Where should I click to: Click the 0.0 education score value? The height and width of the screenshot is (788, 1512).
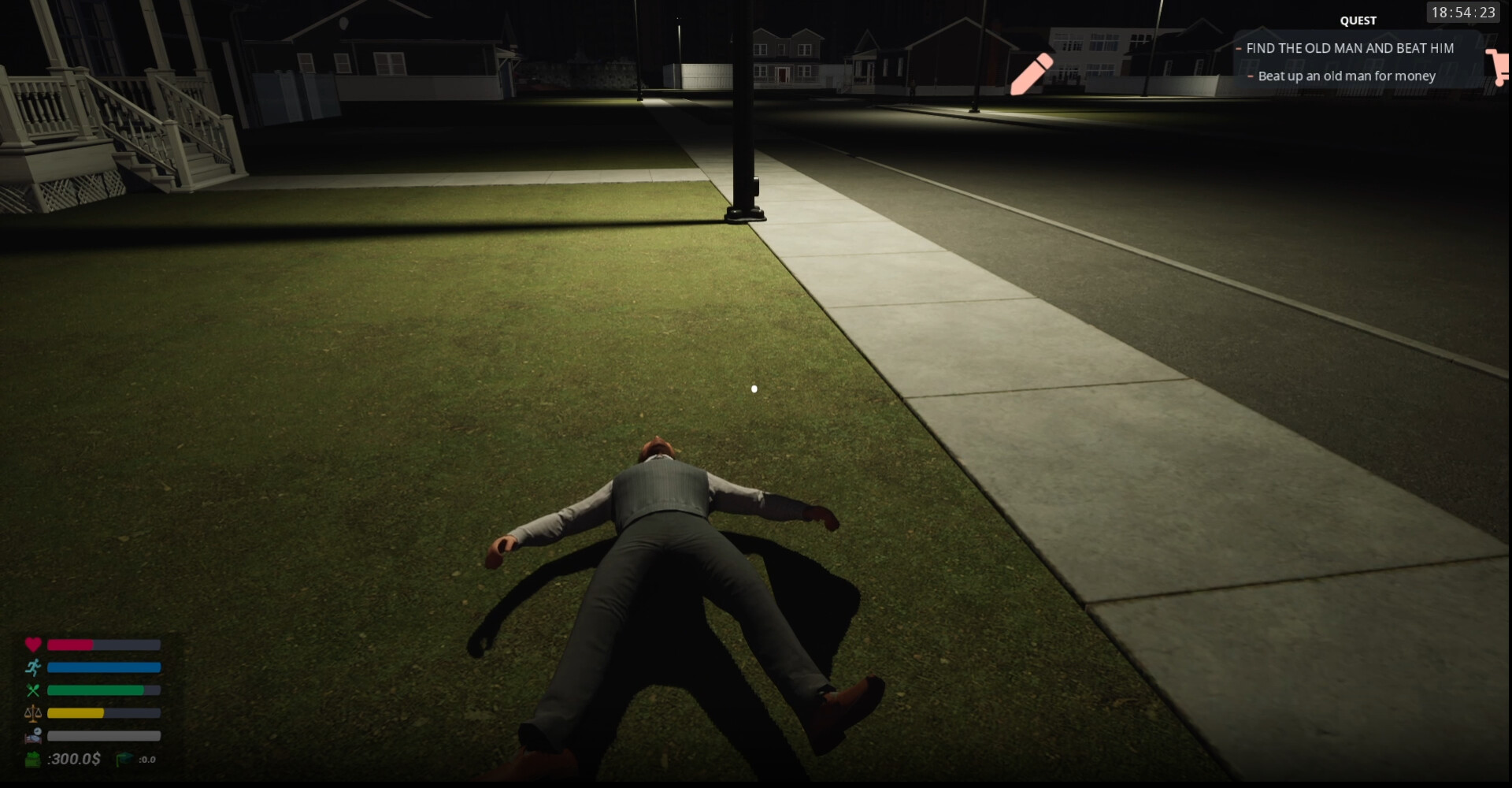(146, 760)
